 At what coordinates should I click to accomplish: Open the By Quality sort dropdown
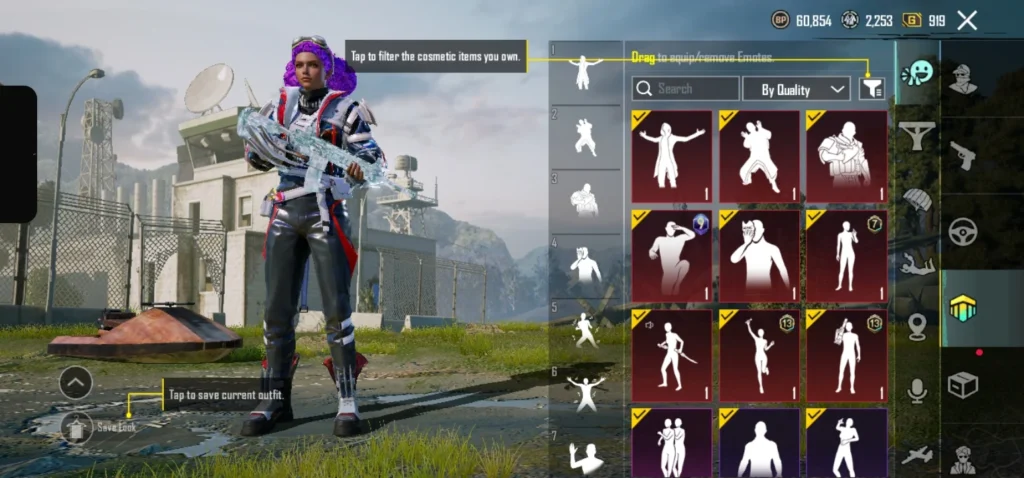click(x=796, y=89)
